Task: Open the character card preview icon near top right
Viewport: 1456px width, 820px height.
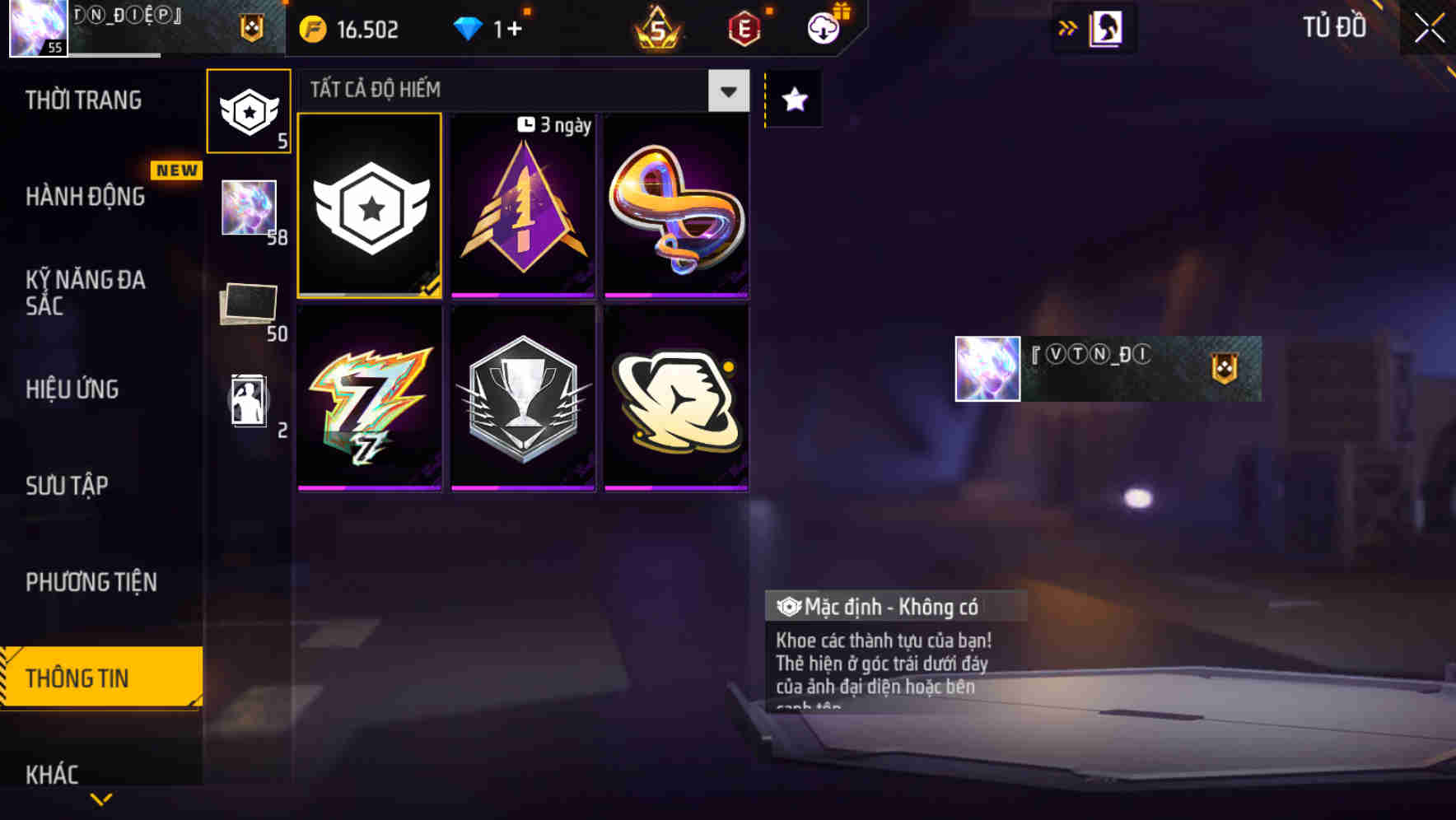Action: (x=1105, y=27)
